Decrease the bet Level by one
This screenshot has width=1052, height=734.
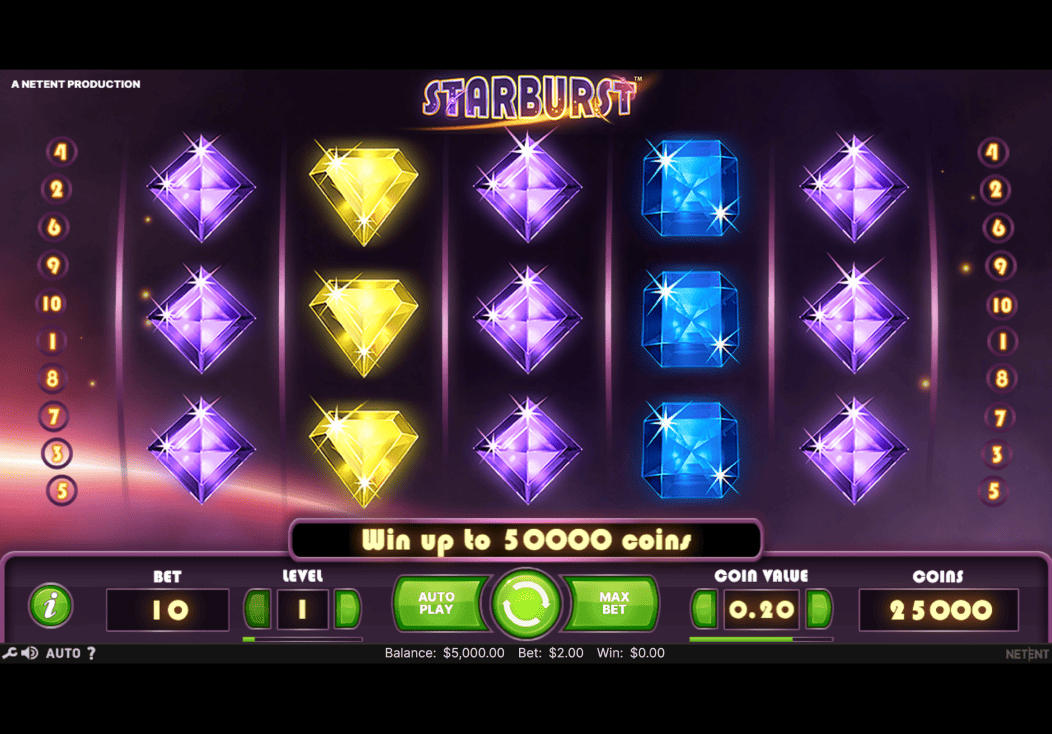point(258,608)
